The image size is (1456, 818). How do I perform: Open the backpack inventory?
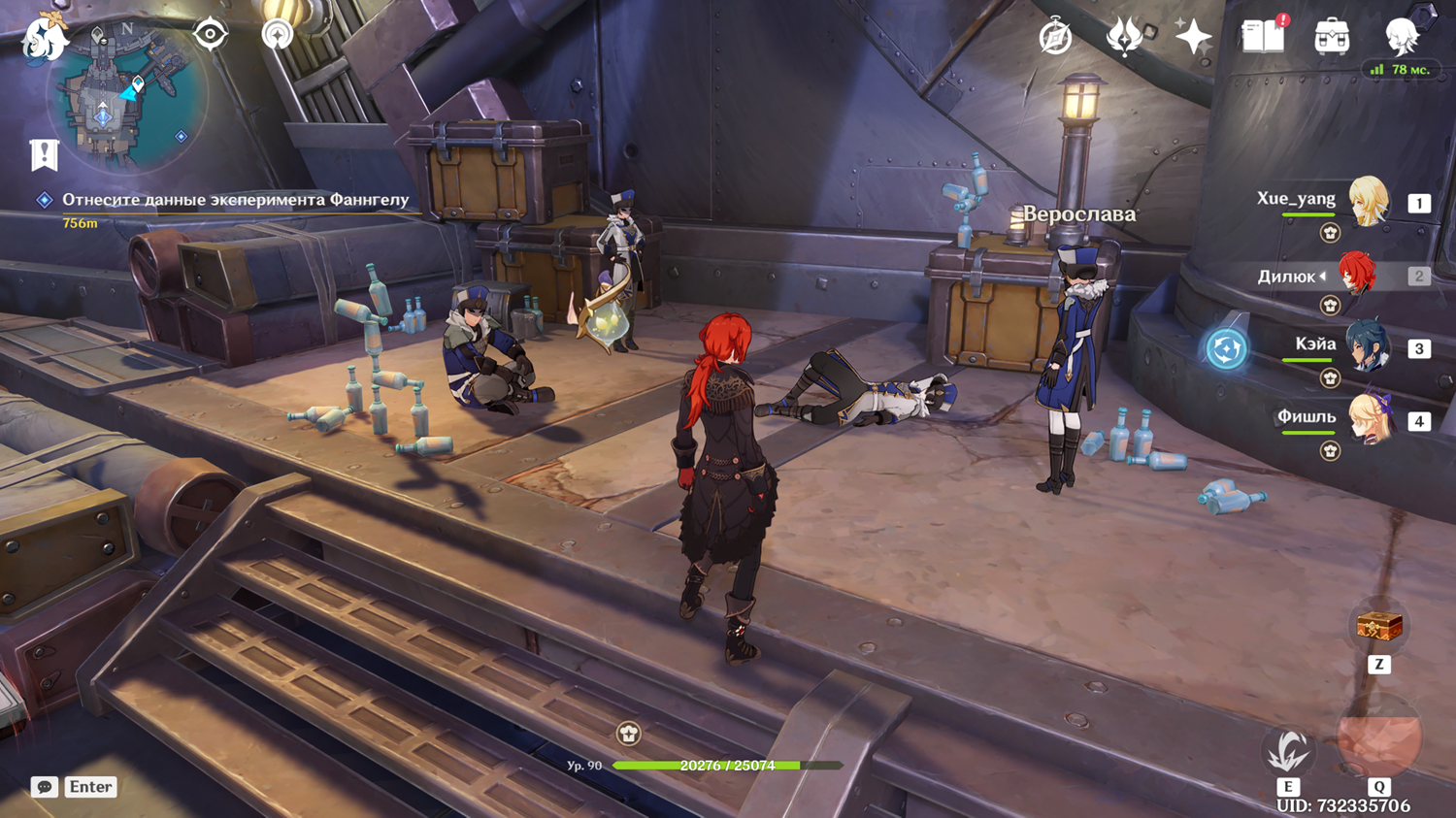(x=1332, y=38)
